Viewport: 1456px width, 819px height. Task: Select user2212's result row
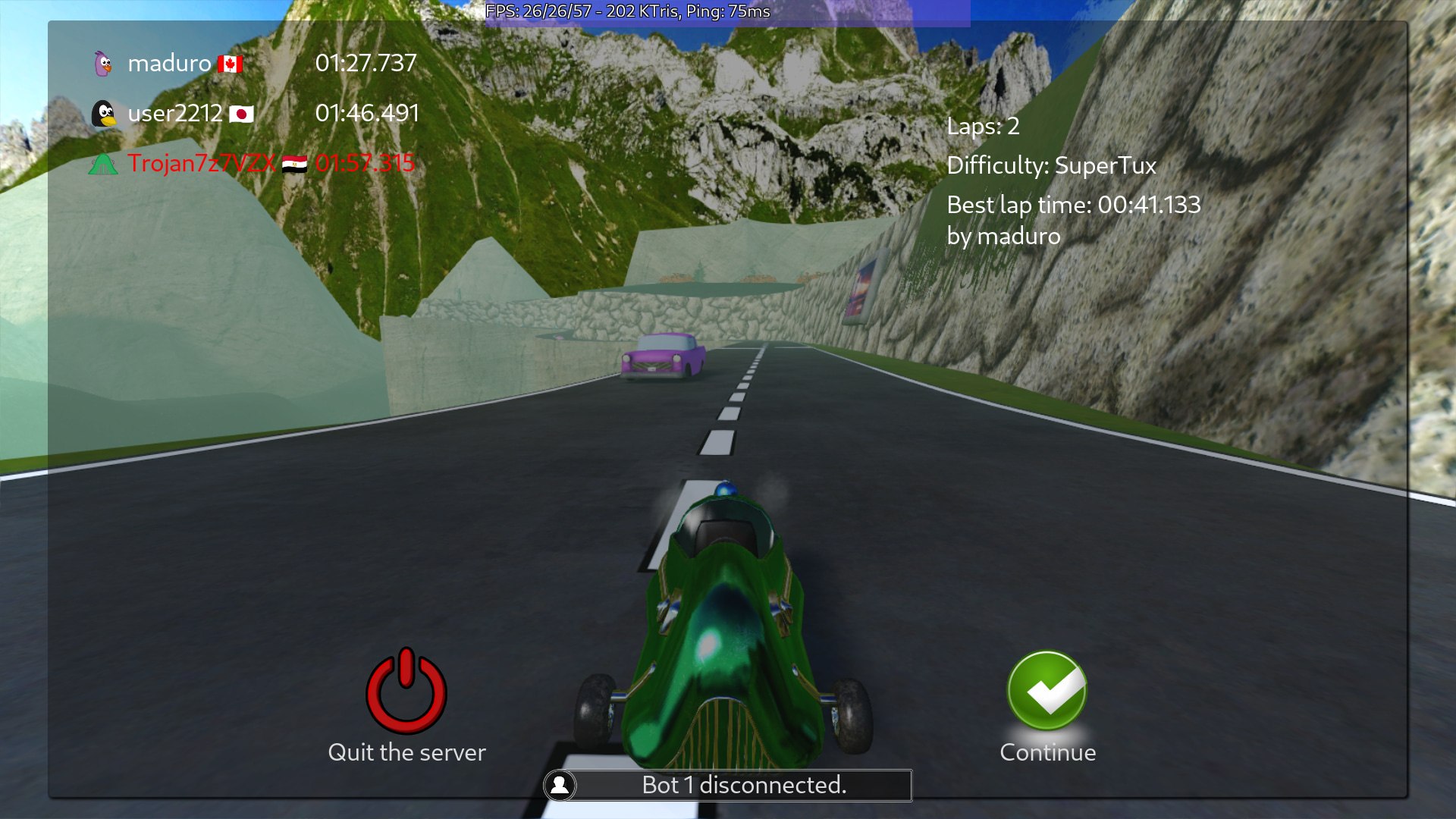tap(254, 113)
